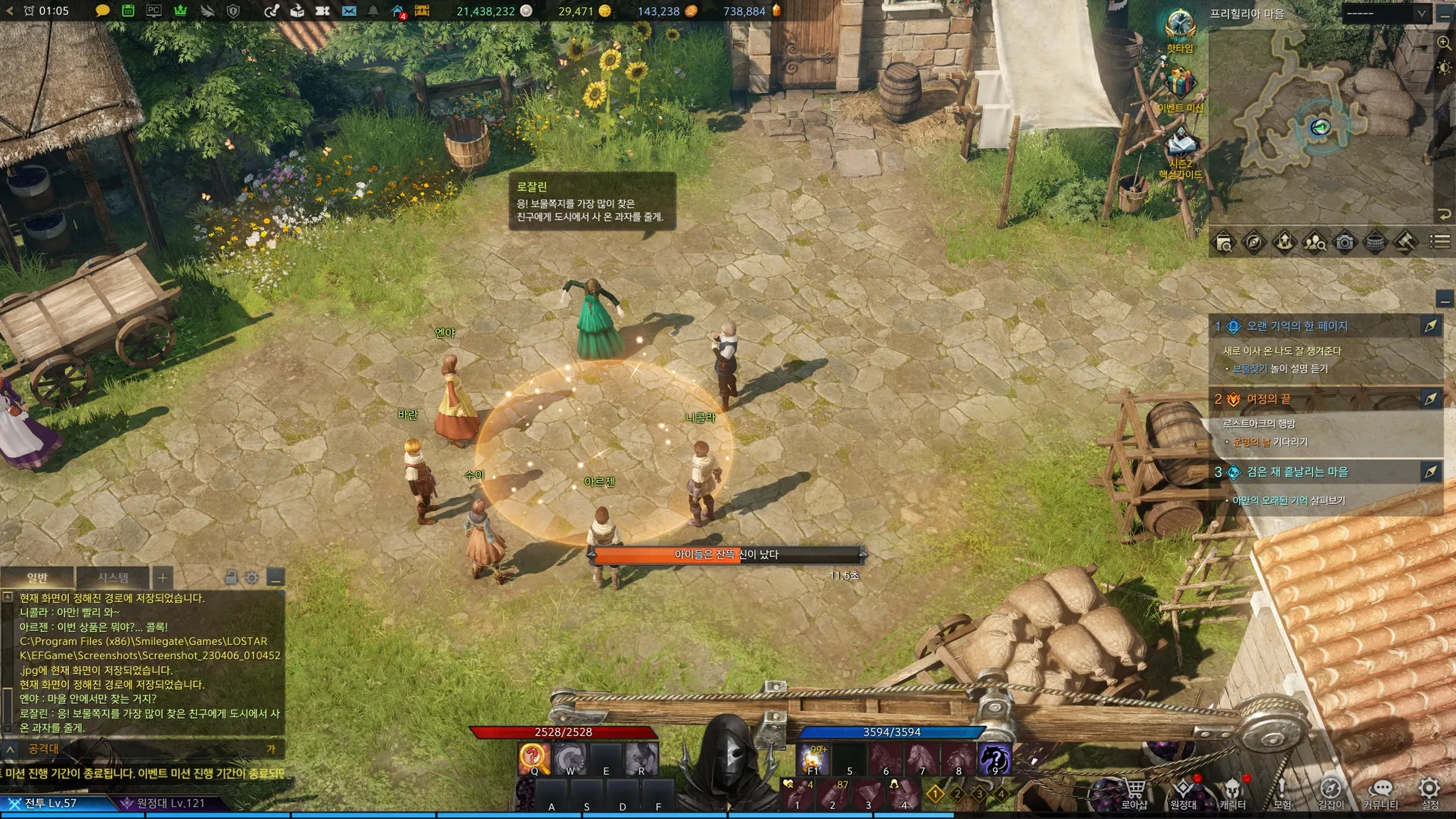Viewport: 1456px width, 819px height.
Task: Select the 오랜 기억의 한 페이지 quest
Action: 1297,326
